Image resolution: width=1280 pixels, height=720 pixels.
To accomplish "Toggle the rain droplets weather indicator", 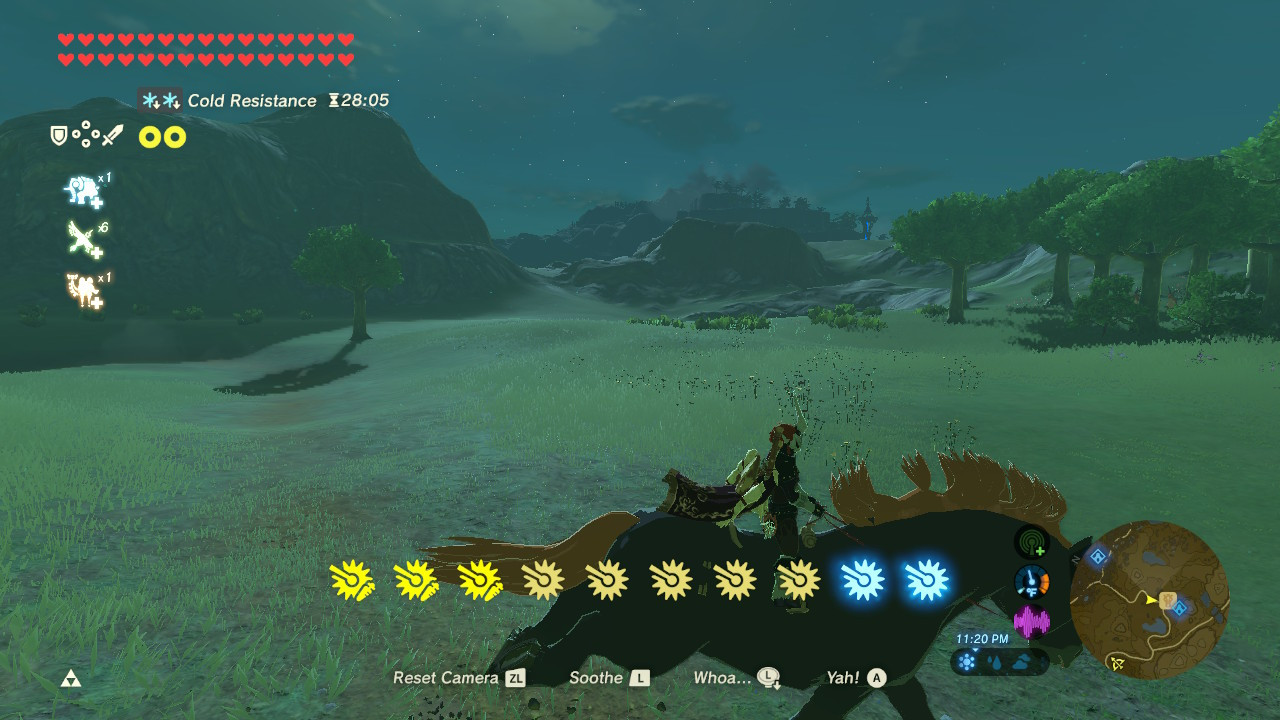I will (x=996, y=660).
